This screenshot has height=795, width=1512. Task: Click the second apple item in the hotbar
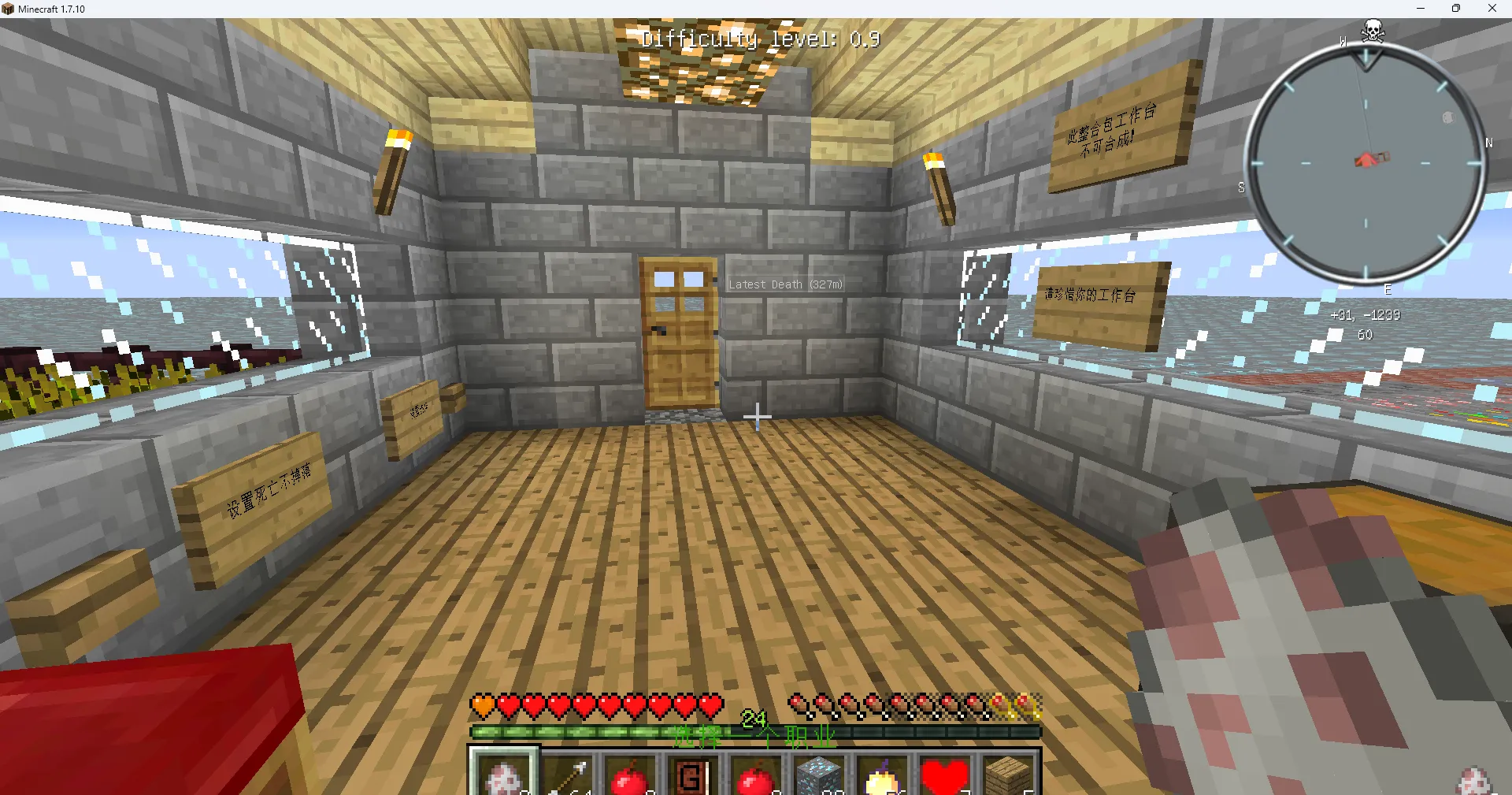click(x=754, y=775)
